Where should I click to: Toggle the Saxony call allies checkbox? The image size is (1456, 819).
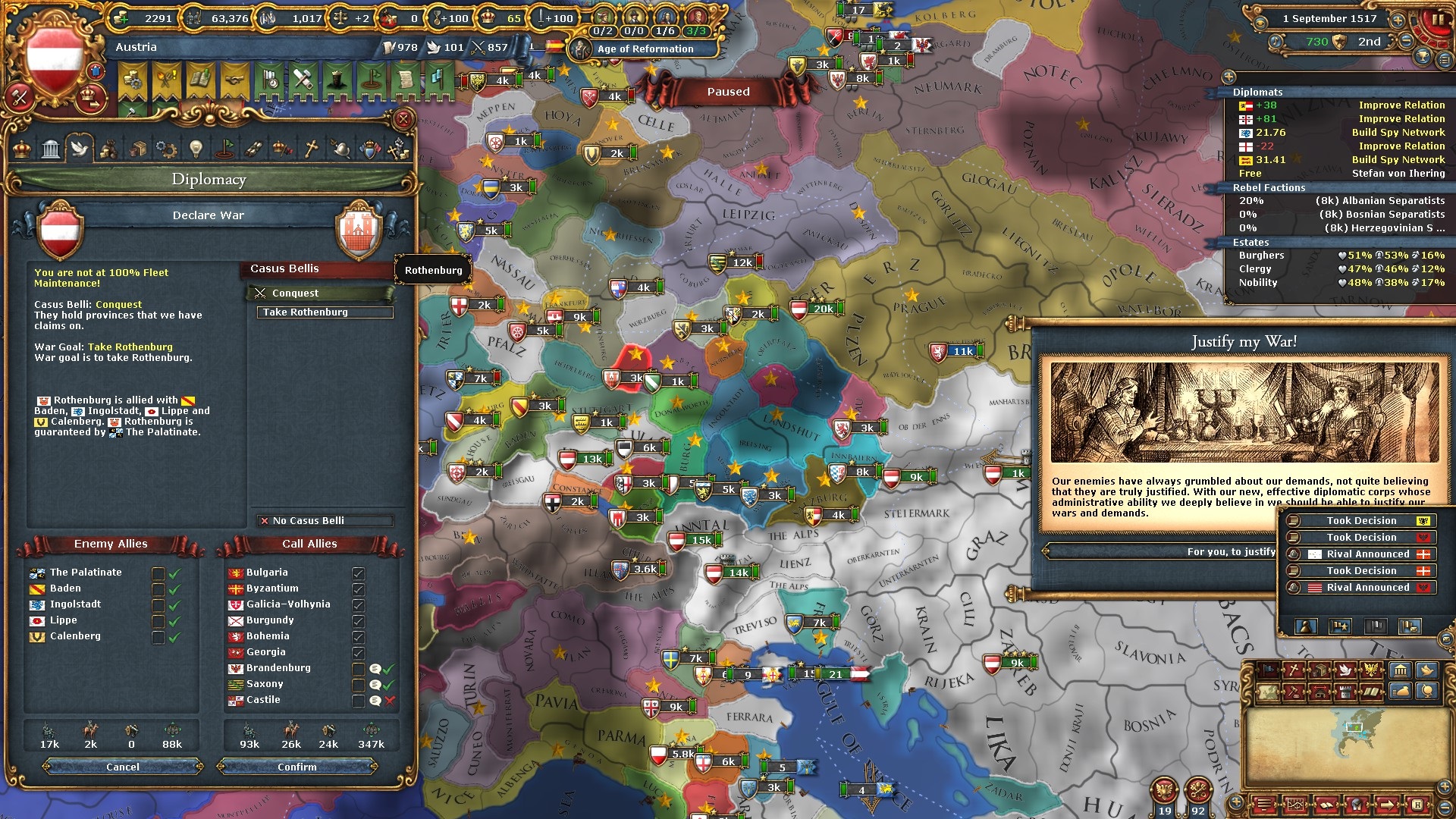[359, 685]
